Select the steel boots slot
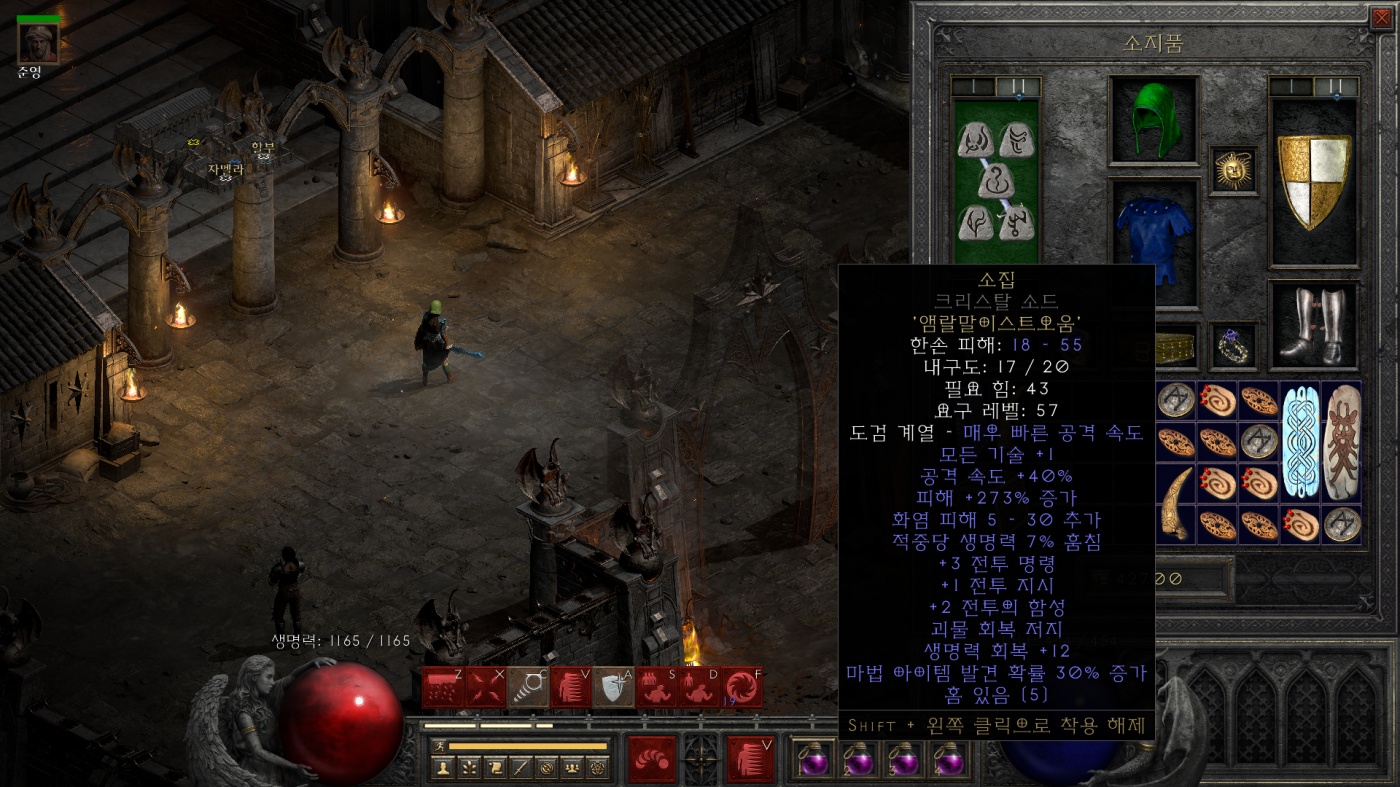The height and width of the screenshot is (787, 1400). [1313, 325]
